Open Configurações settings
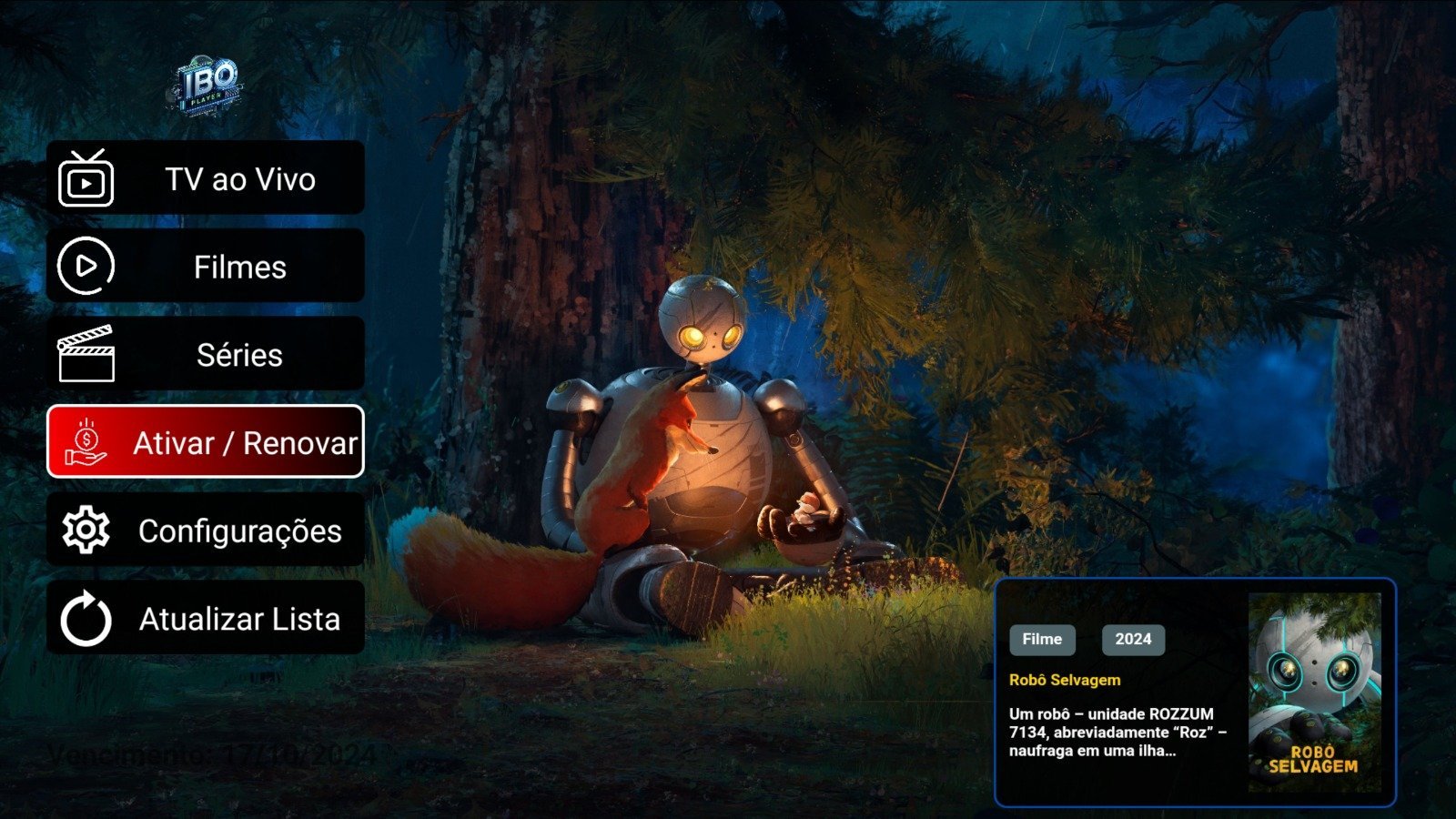The image size is (1456, 819). coord(206,531)
